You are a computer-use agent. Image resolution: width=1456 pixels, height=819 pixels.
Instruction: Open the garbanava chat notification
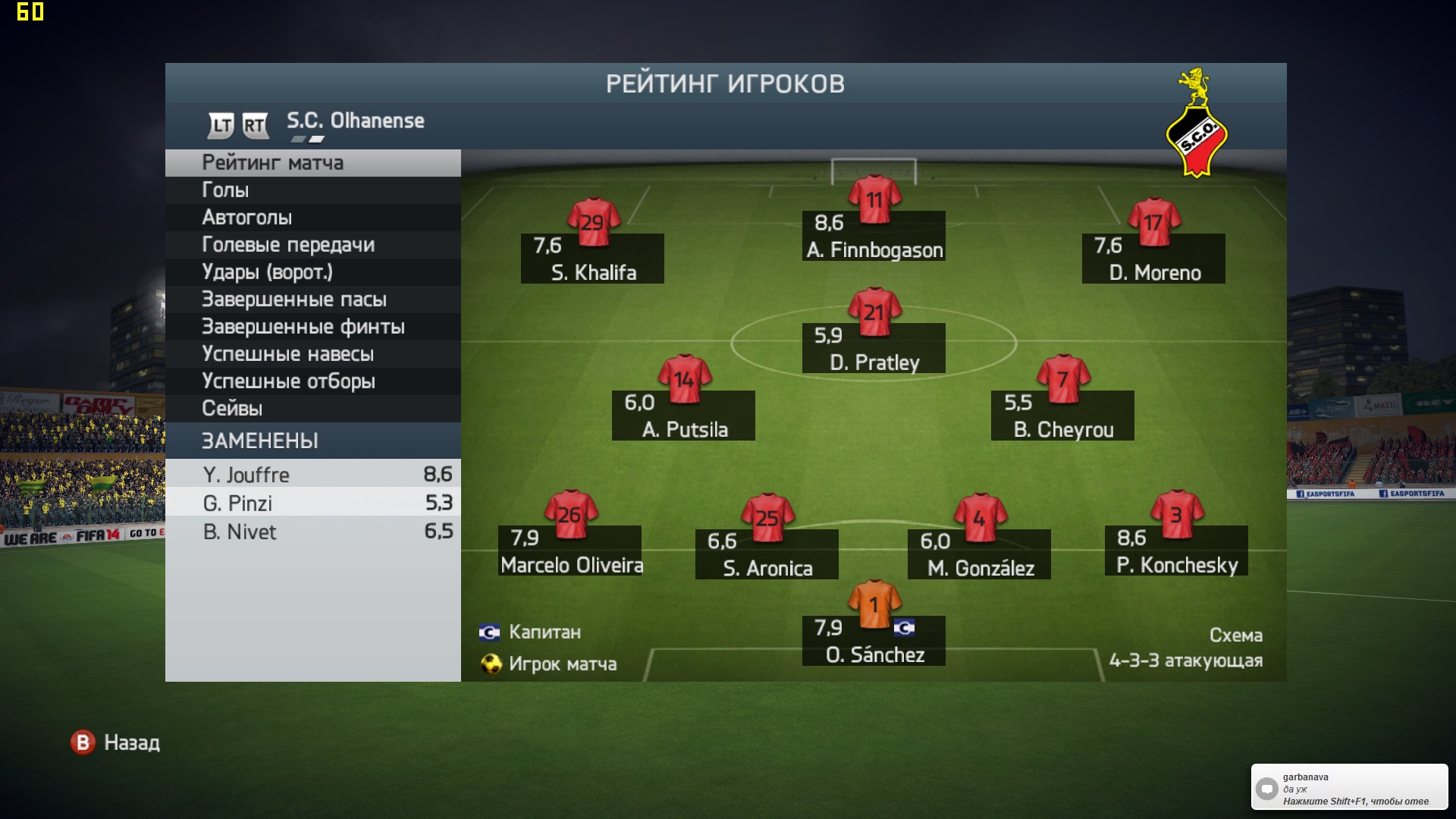pyautogui.click(x=1349, y=788)
